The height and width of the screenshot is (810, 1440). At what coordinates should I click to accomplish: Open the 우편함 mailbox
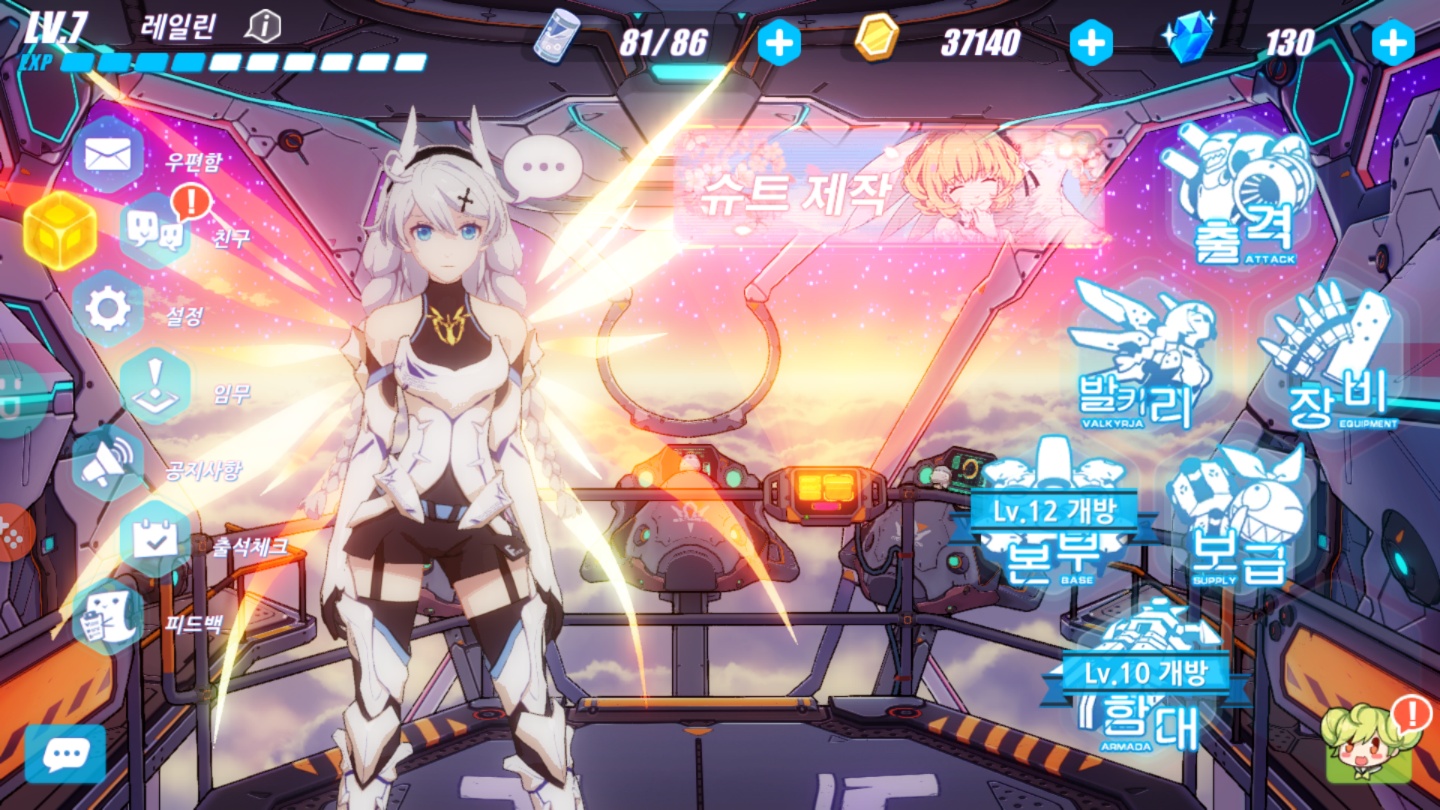tap(108, 155)
